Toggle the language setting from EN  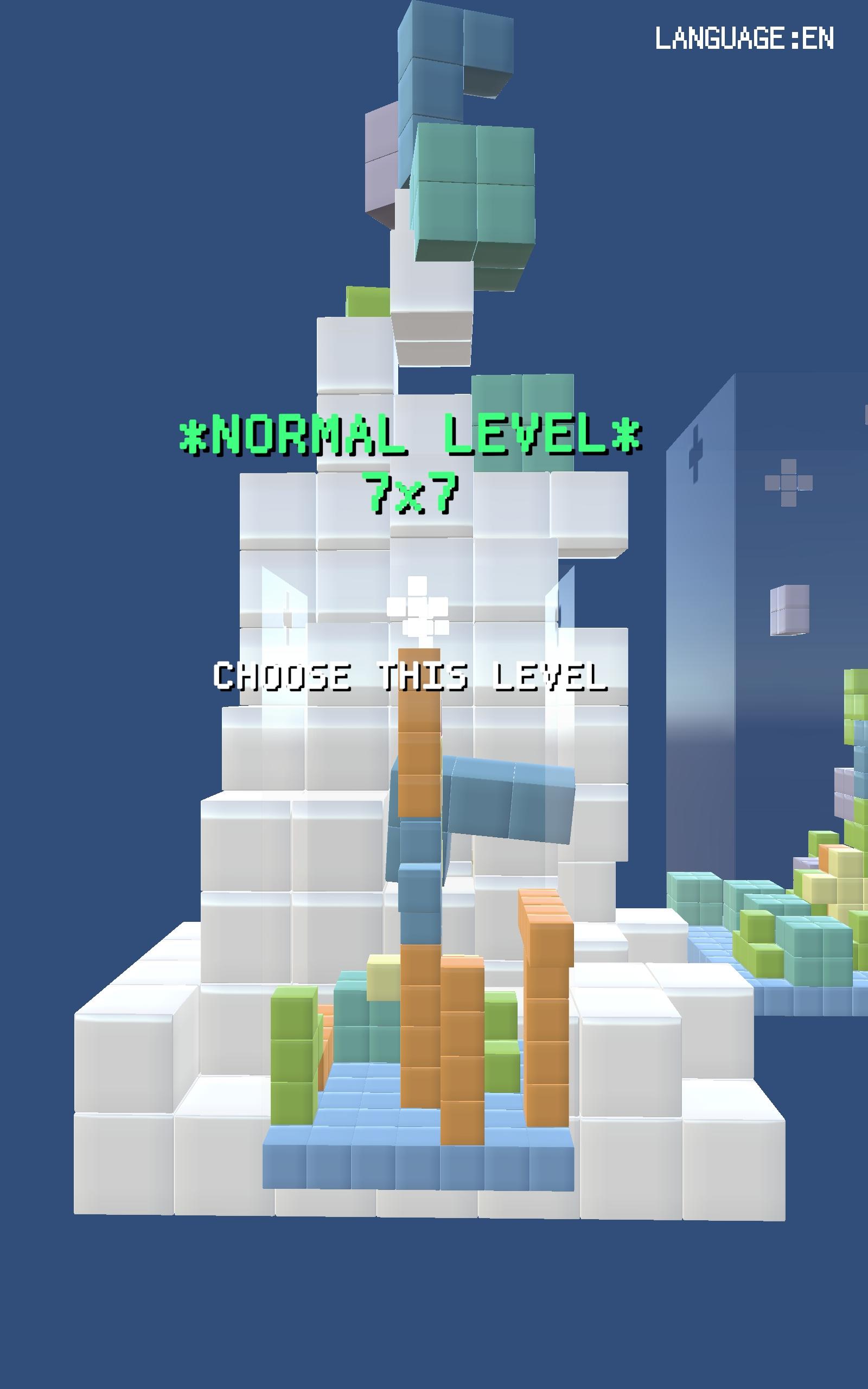tap(744, 37)
